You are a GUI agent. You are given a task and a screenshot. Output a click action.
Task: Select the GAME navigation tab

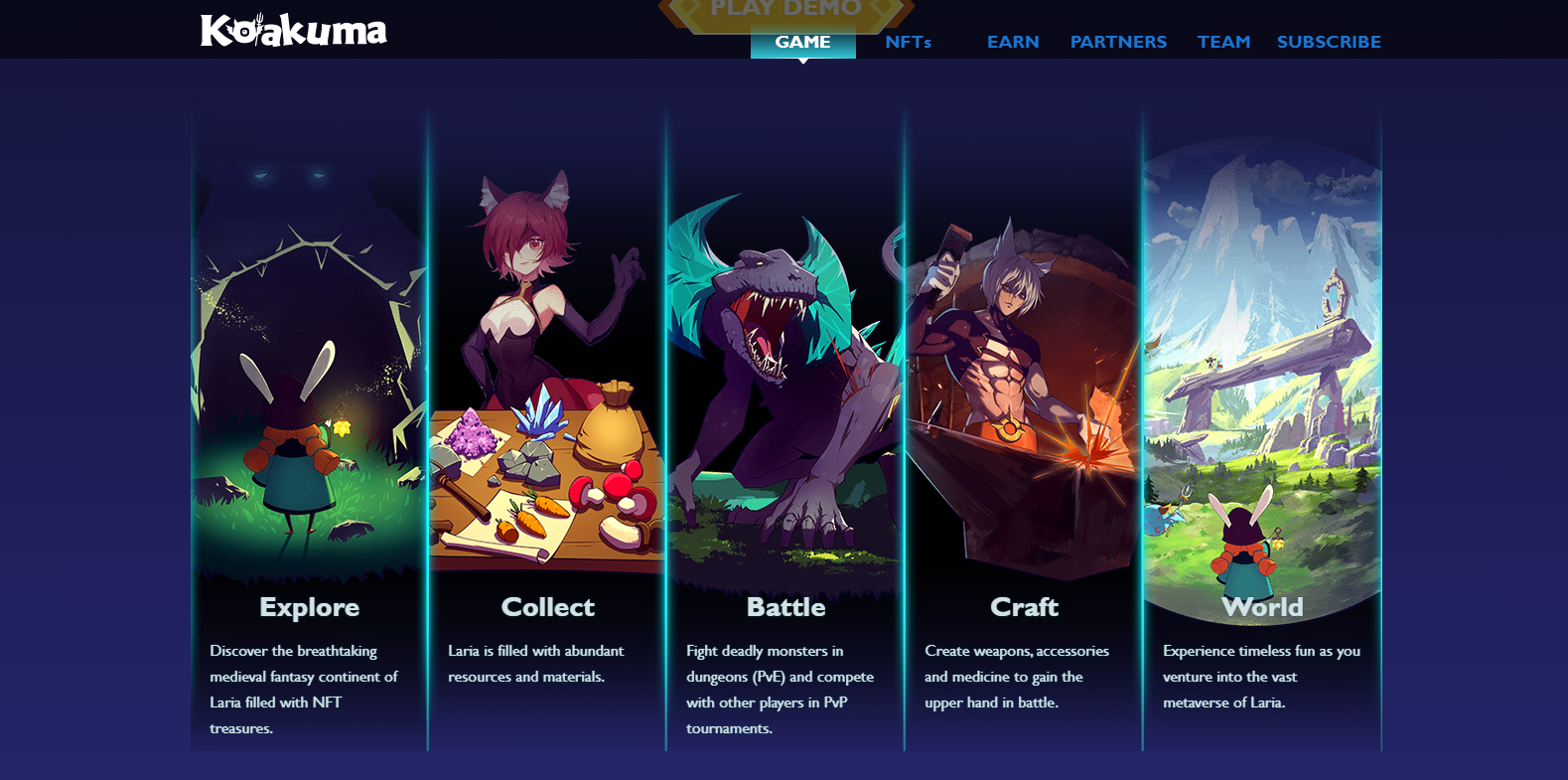802,42
